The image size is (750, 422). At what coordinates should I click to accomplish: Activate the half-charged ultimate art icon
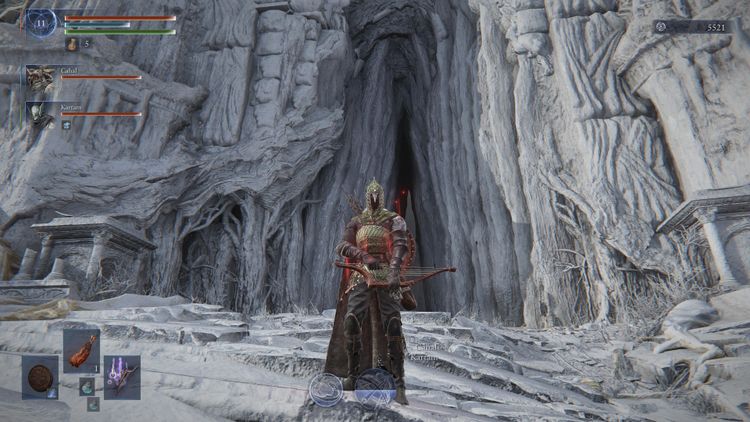(x=375, y=387)
